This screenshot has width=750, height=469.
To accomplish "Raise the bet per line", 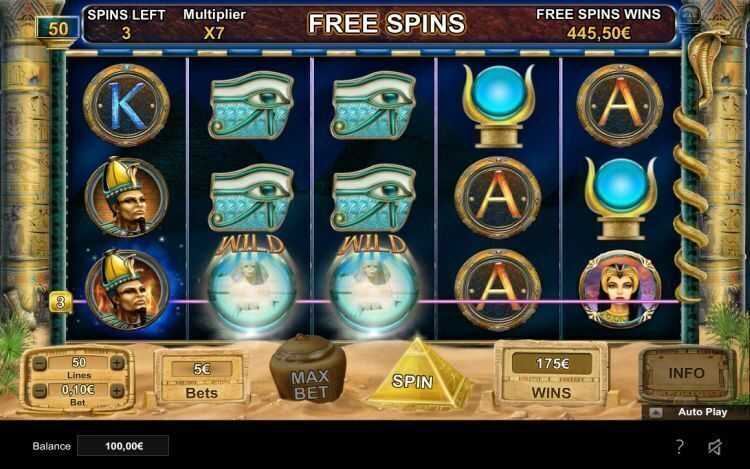I will (117, 390).
